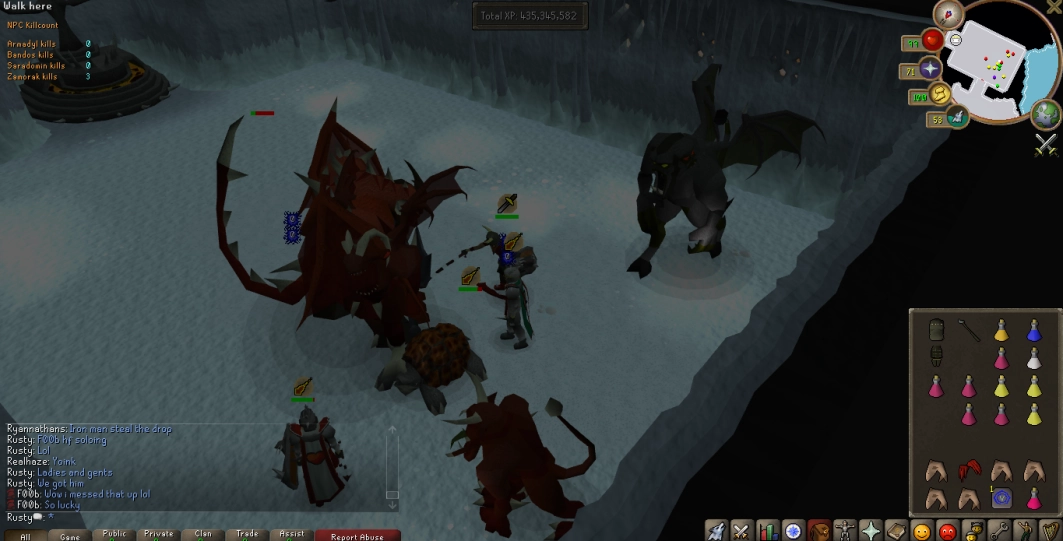Switch to the Public chat tab
1063x541 pixels.
pos(114,535)
